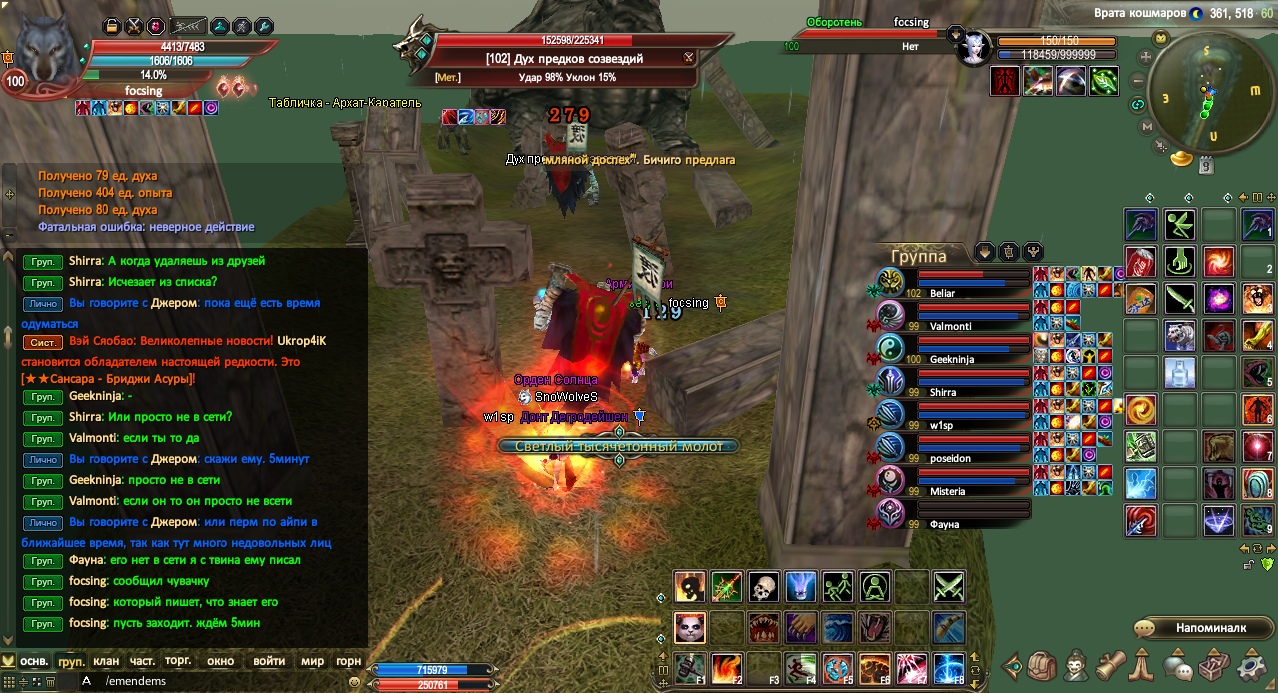Use the panda head skill slot
This screenshot has width=1278, height=693.
689,627
